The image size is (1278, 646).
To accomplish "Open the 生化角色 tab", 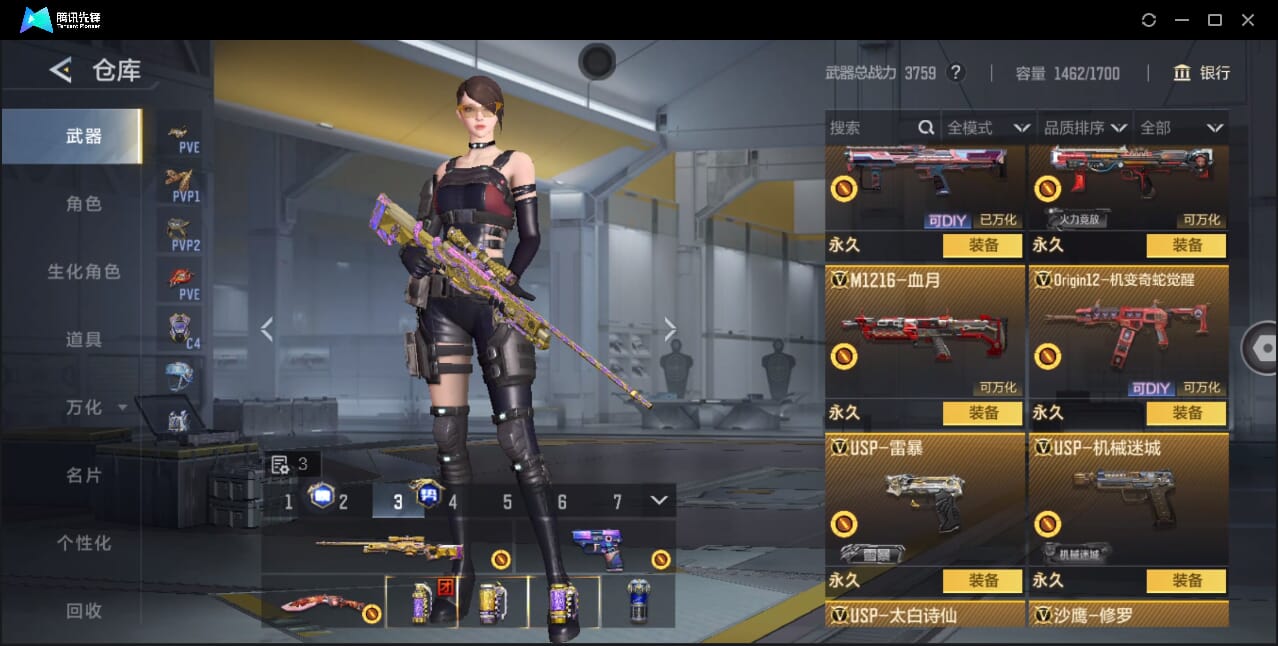I will point(84,272).
